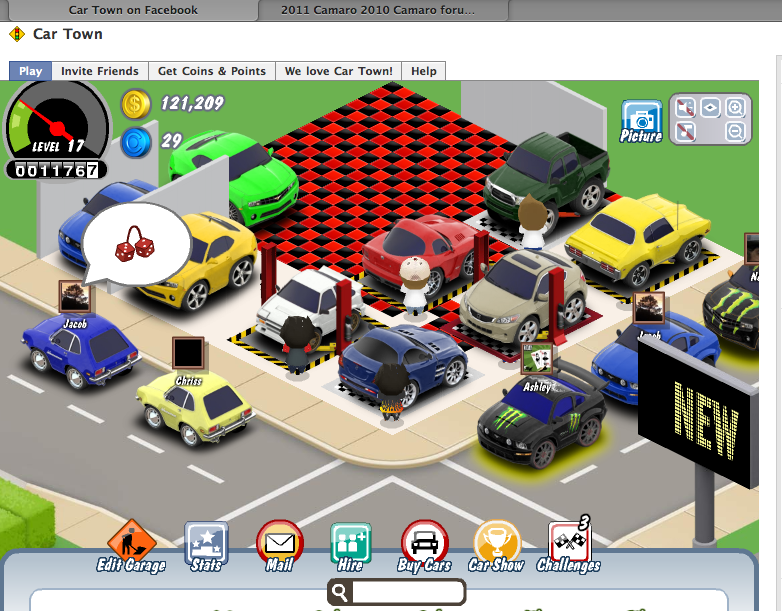
Task: Click the zoom-out magnifier button
Action: point(735,131)
